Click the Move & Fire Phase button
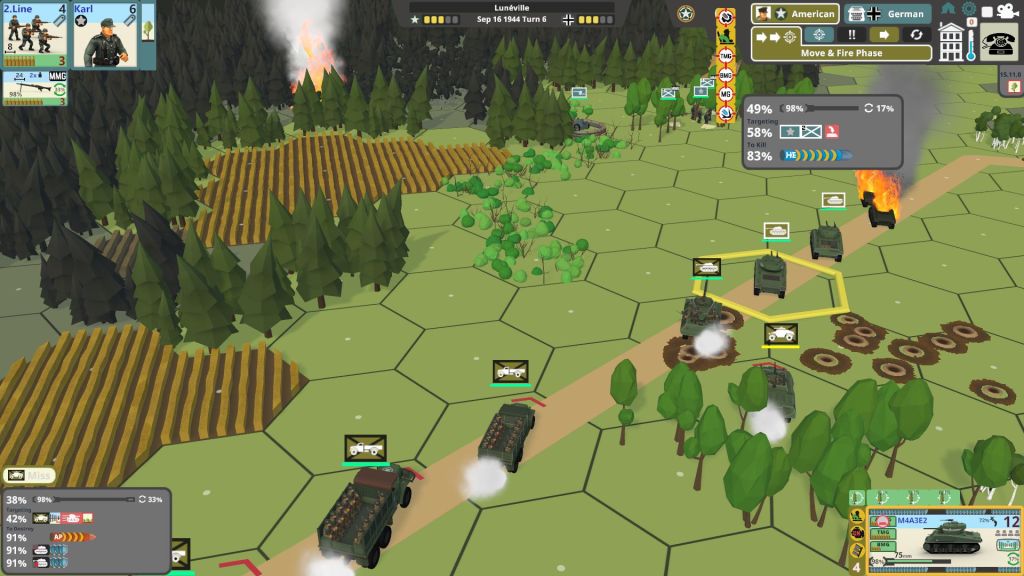 [841, 53]
